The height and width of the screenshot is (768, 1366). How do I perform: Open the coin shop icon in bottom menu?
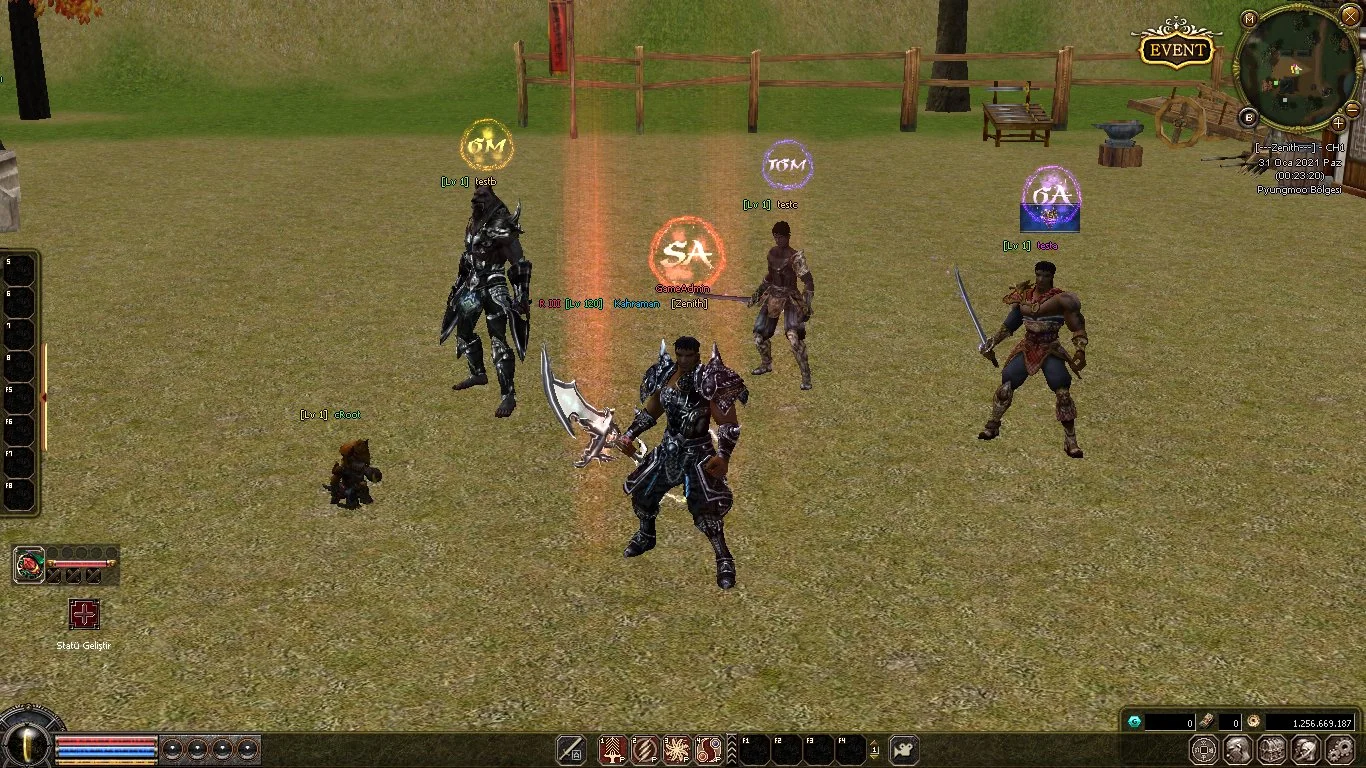1204,749
